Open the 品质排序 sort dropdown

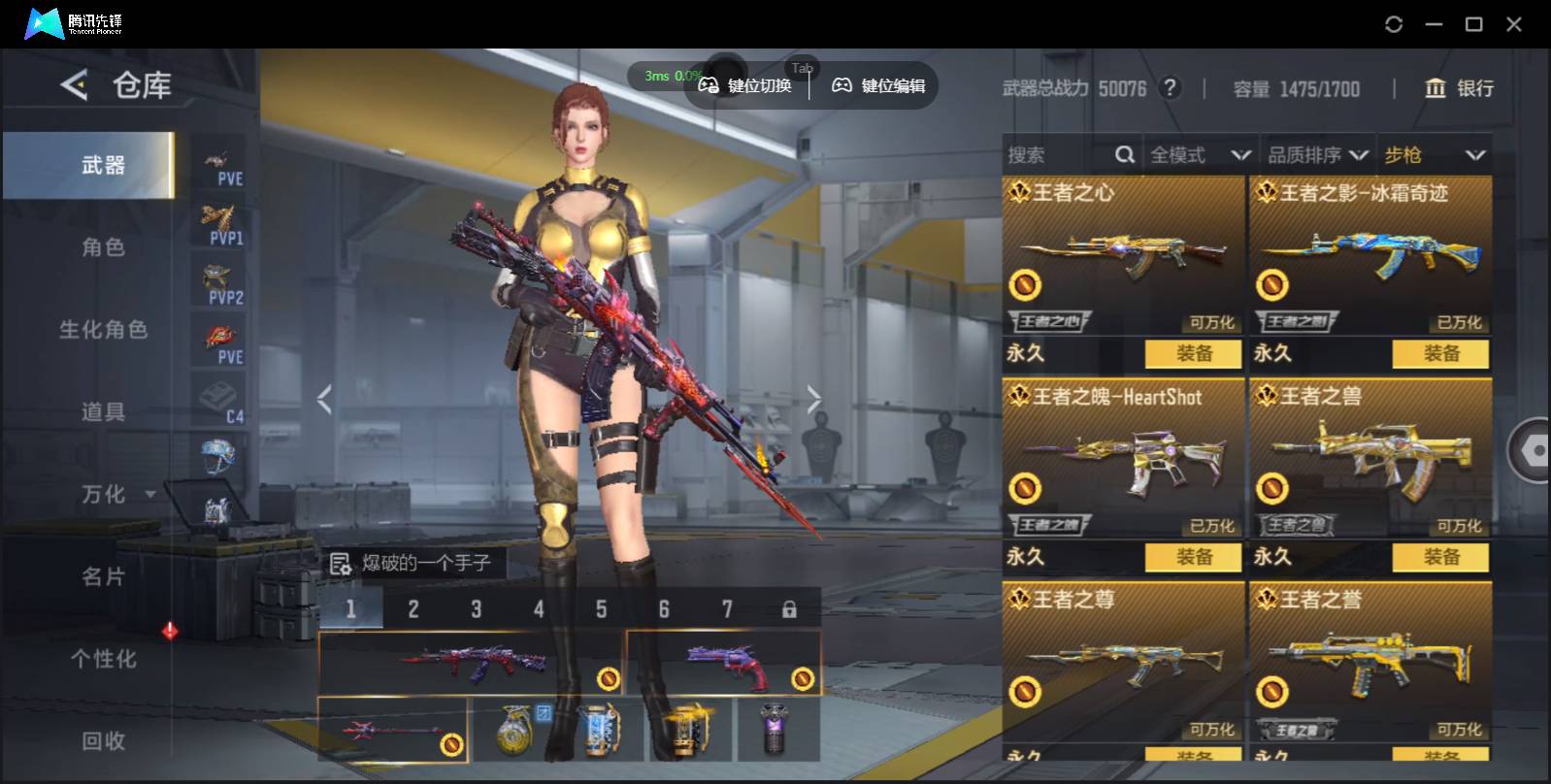tap(1317, 155)
